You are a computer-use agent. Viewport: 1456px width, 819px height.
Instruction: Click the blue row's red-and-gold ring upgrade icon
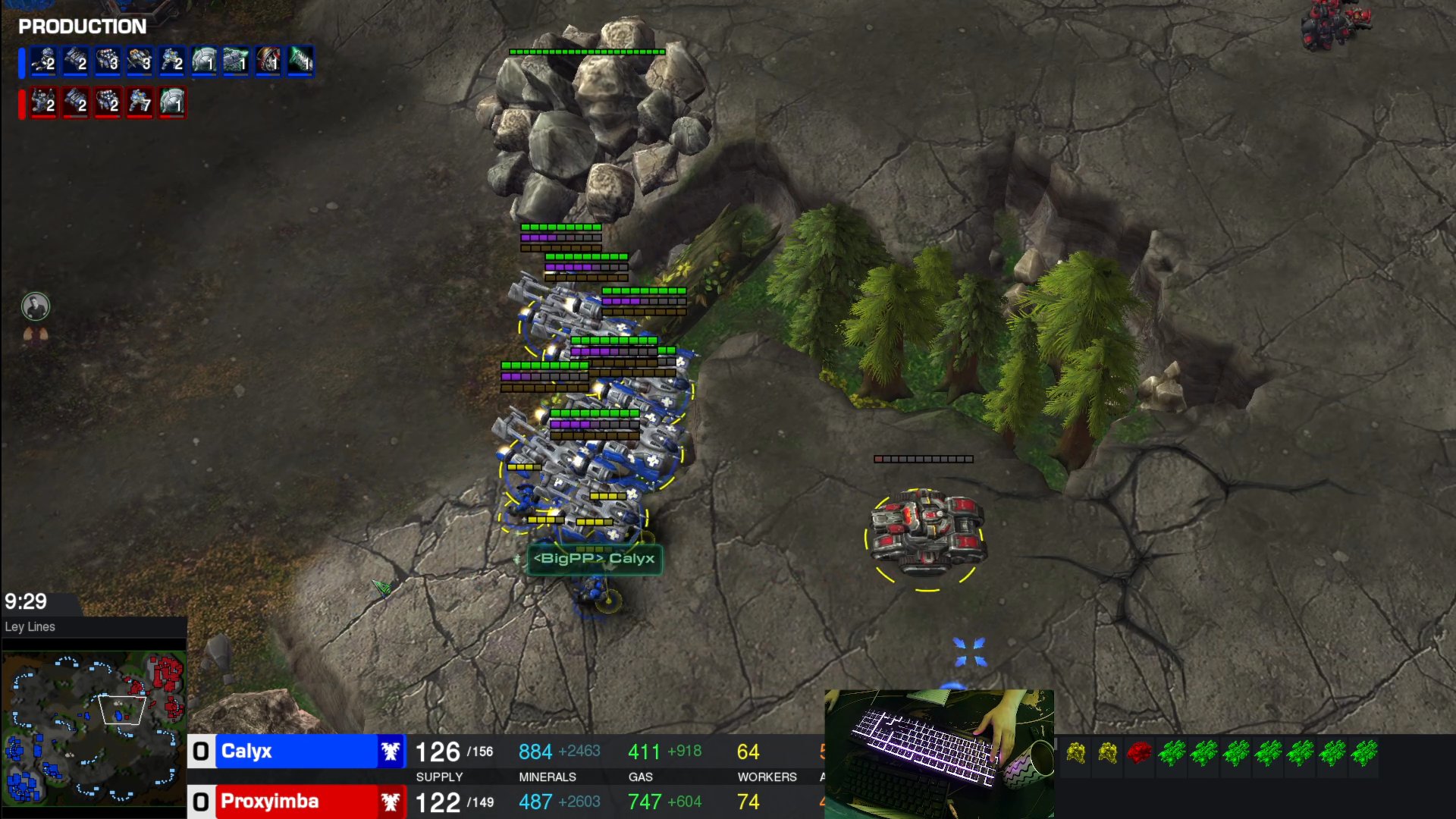tap(268, 61)
